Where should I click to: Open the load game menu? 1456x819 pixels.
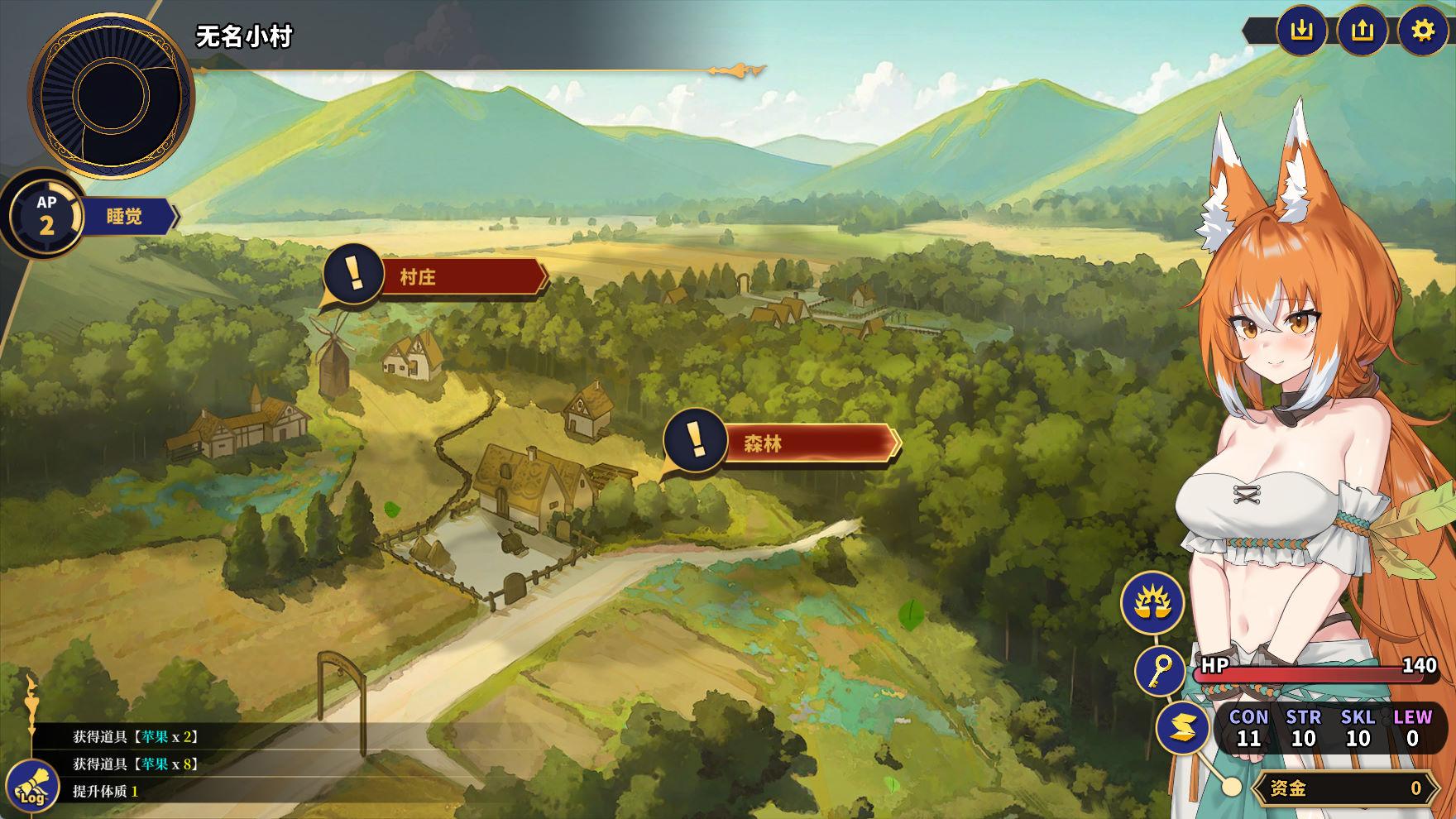click(1362, 31)
